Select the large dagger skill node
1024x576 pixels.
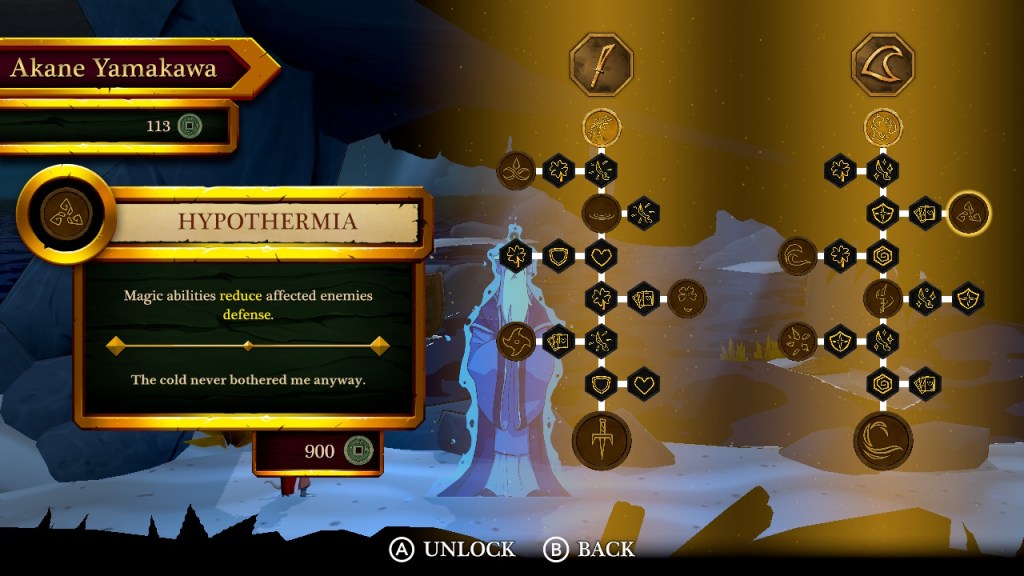[x=601, y=440]
